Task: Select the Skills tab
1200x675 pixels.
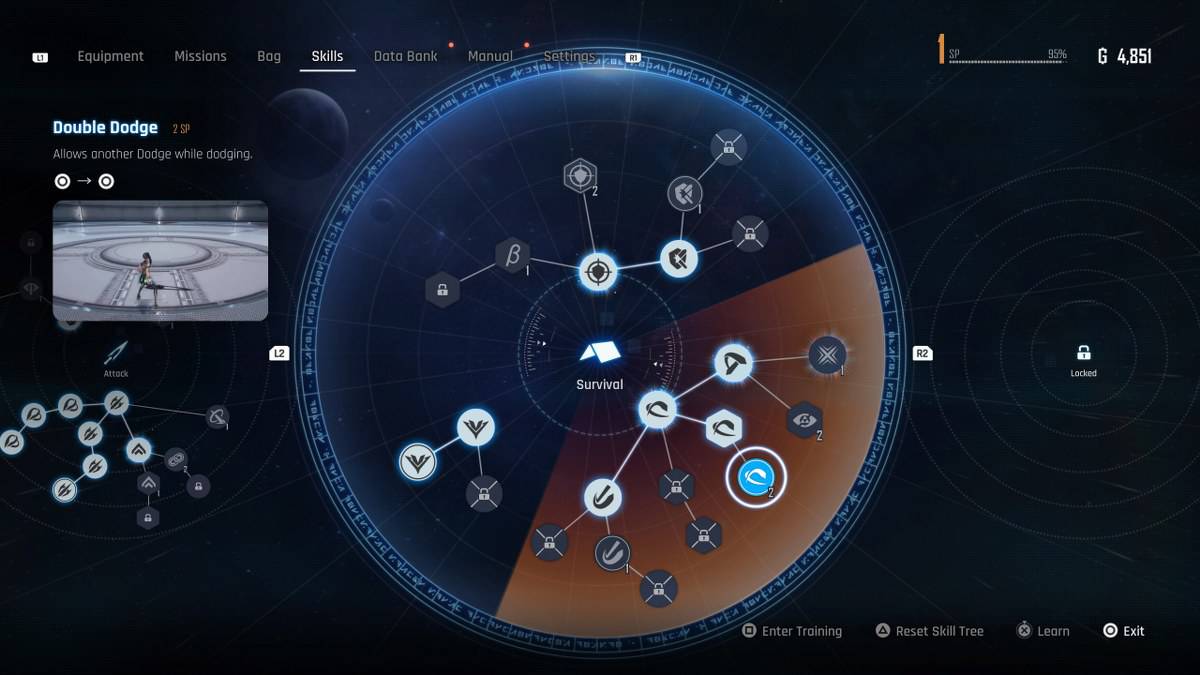Action: (x=327, y=56)
